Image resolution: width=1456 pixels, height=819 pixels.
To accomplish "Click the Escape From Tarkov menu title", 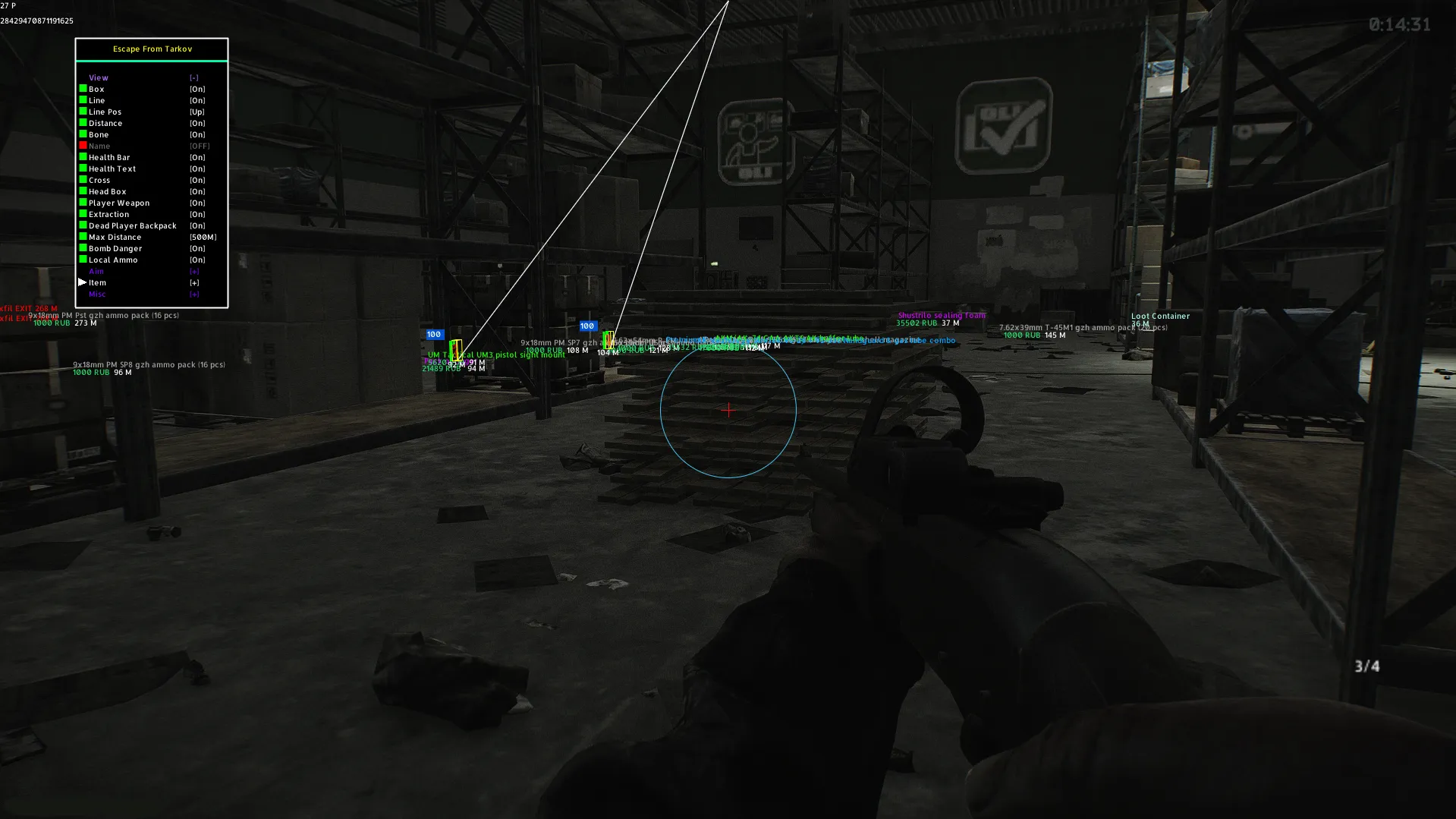I will (151, 49).
